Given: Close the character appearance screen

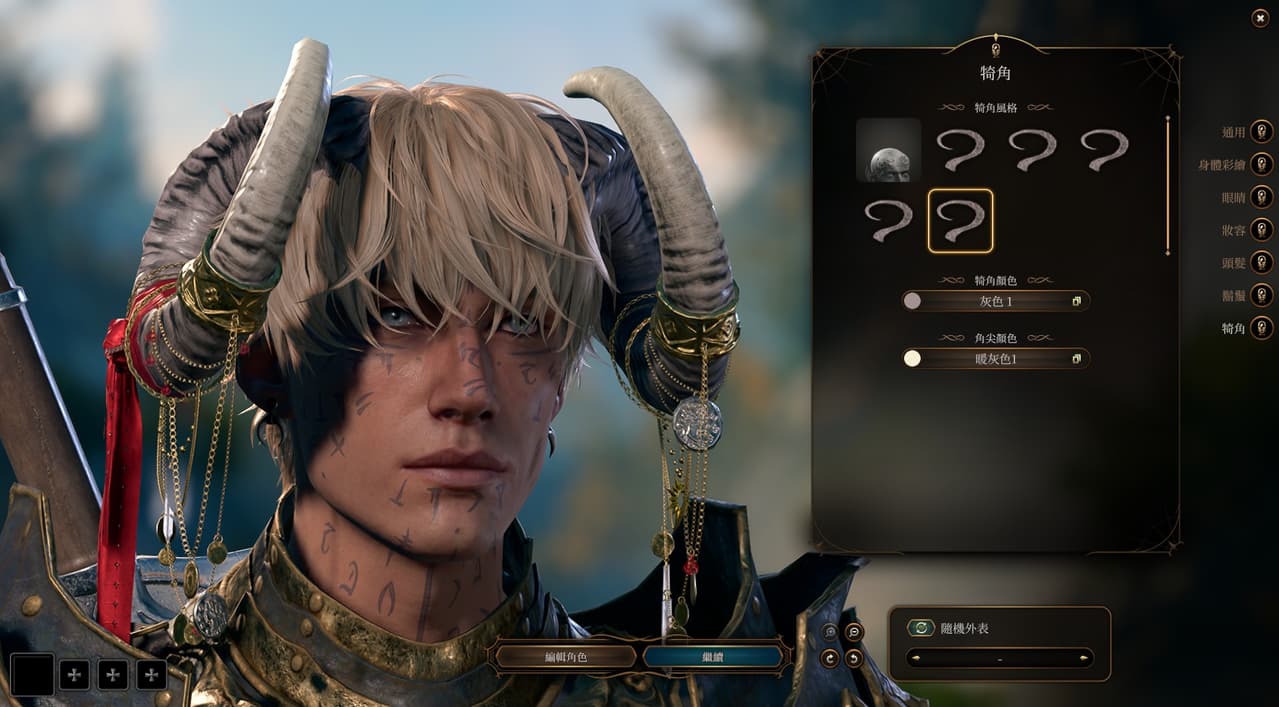Looking at the screenshot, I should (1259, 18).
